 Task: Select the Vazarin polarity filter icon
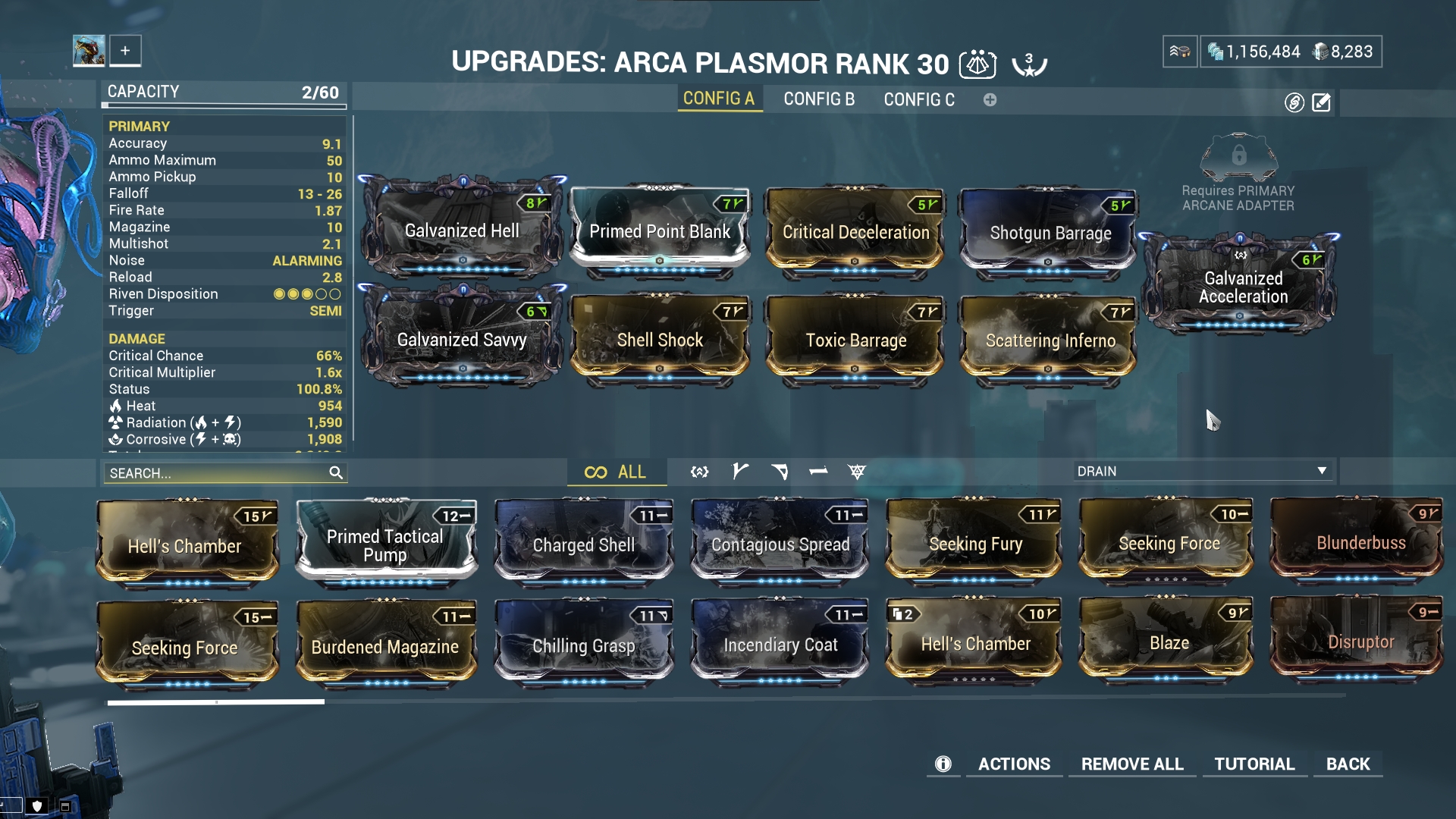click(x=781, y=471)
